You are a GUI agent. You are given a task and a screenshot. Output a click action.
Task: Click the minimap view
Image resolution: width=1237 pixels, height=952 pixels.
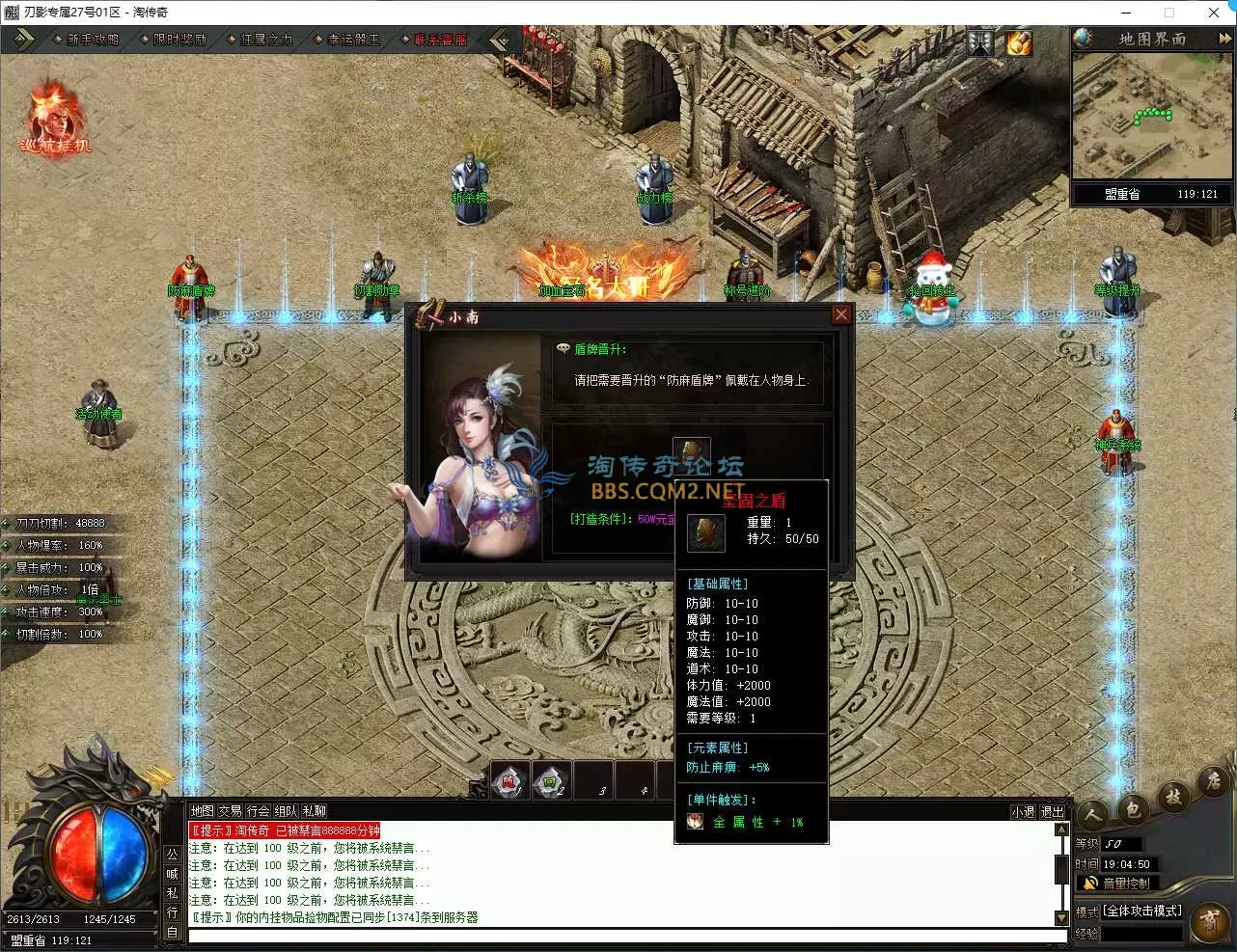(1151, 116)
